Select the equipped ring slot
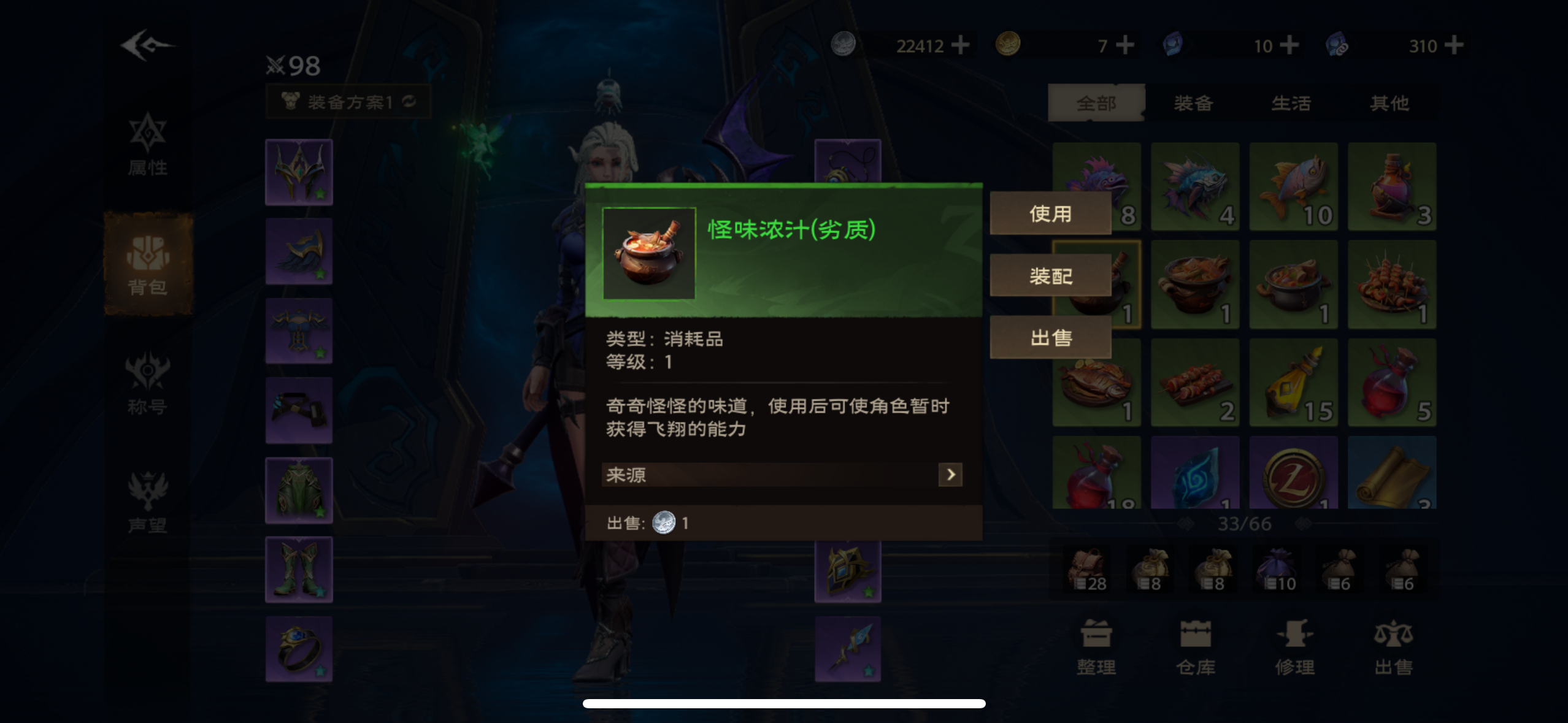Screen dimensions: 1568x723 pos(299,649)
